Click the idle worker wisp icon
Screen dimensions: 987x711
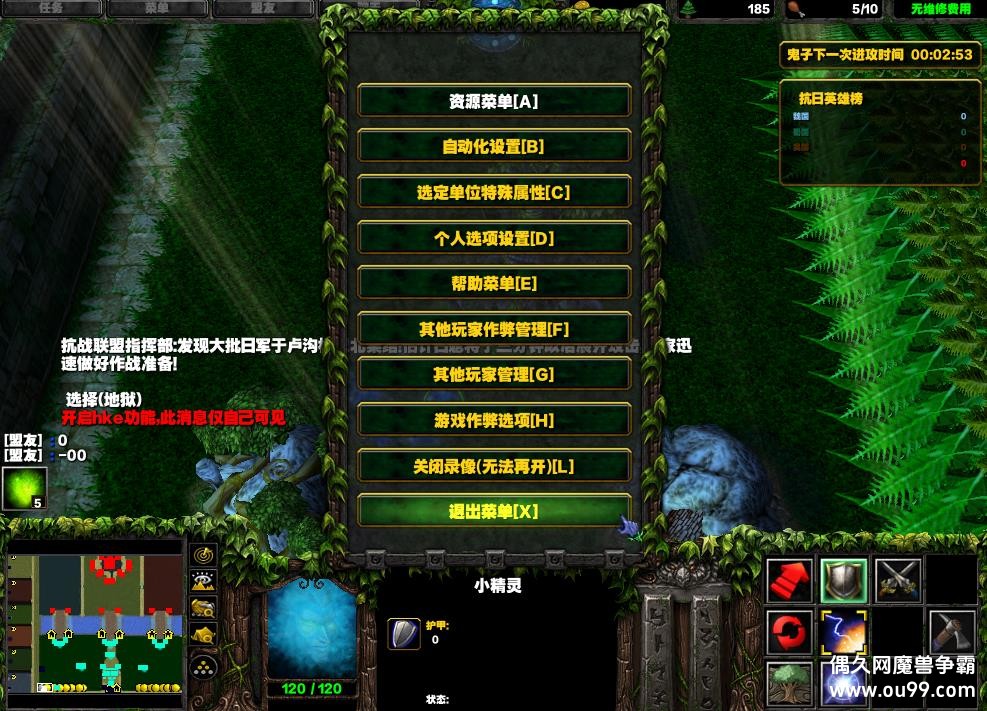tap(24, 489)
